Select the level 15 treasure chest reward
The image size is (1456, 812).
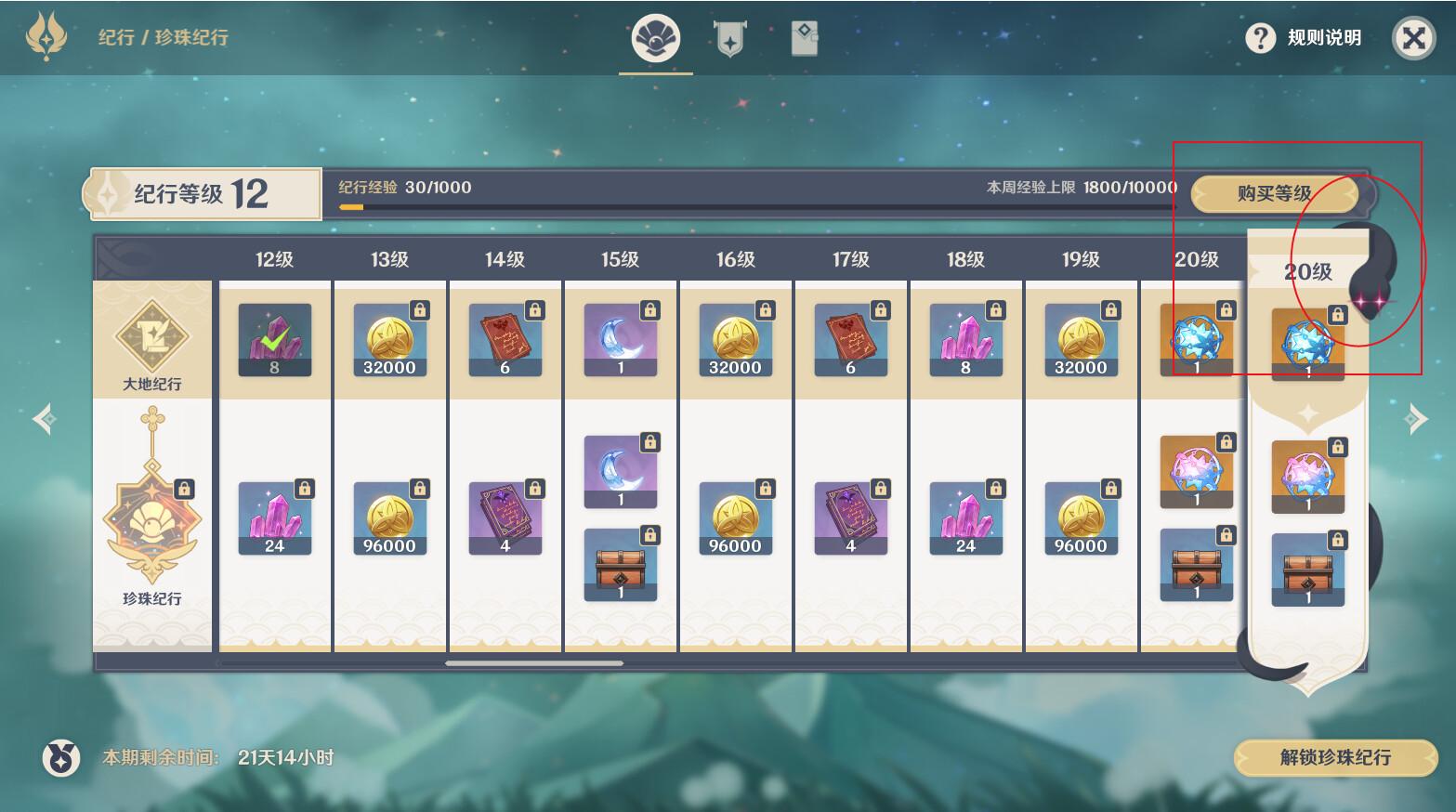[x=620, y=565]
